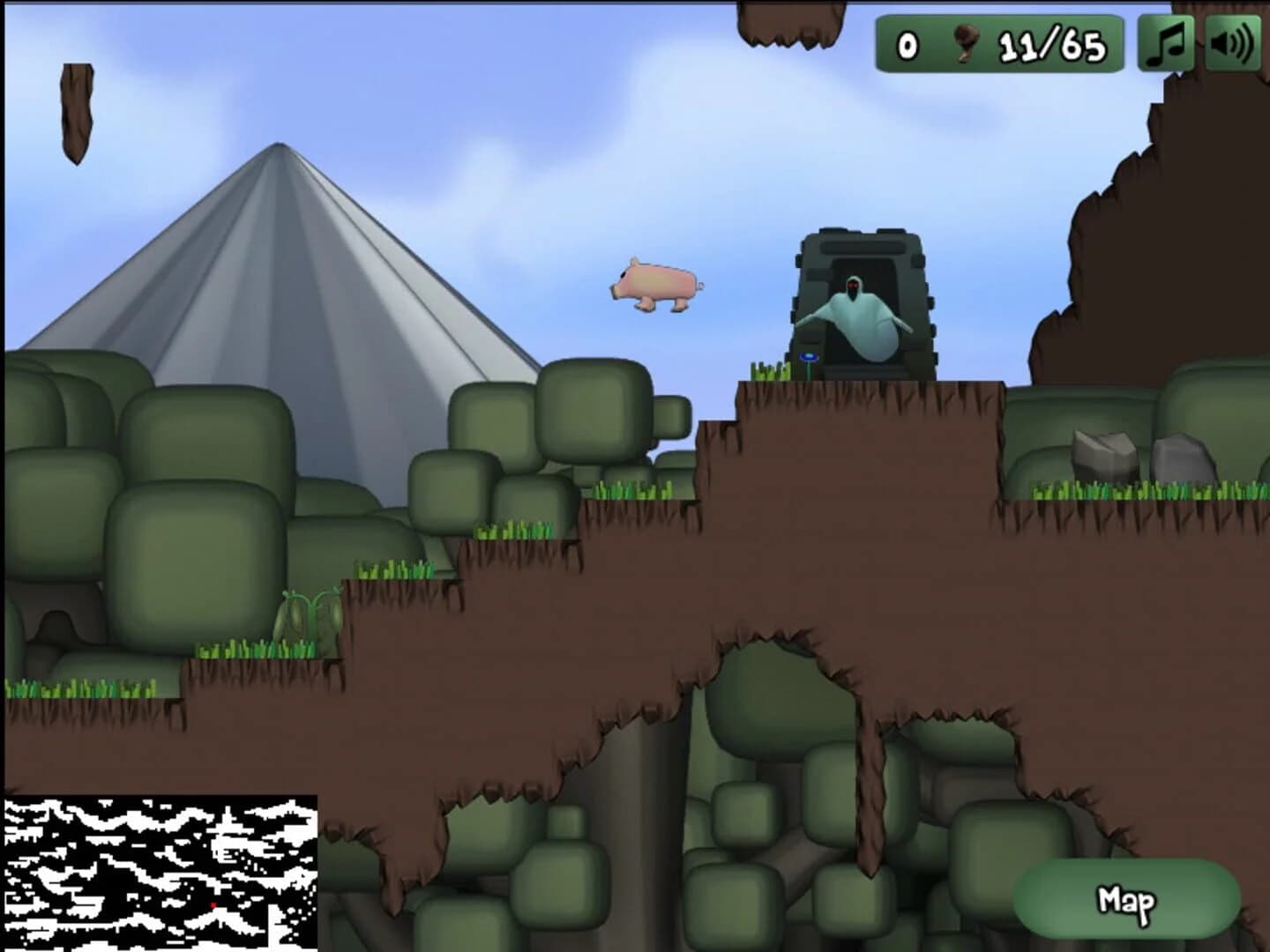Click the ghost character in the doorway
This screenshot has height=952, width=1270.
coord(860,317)
